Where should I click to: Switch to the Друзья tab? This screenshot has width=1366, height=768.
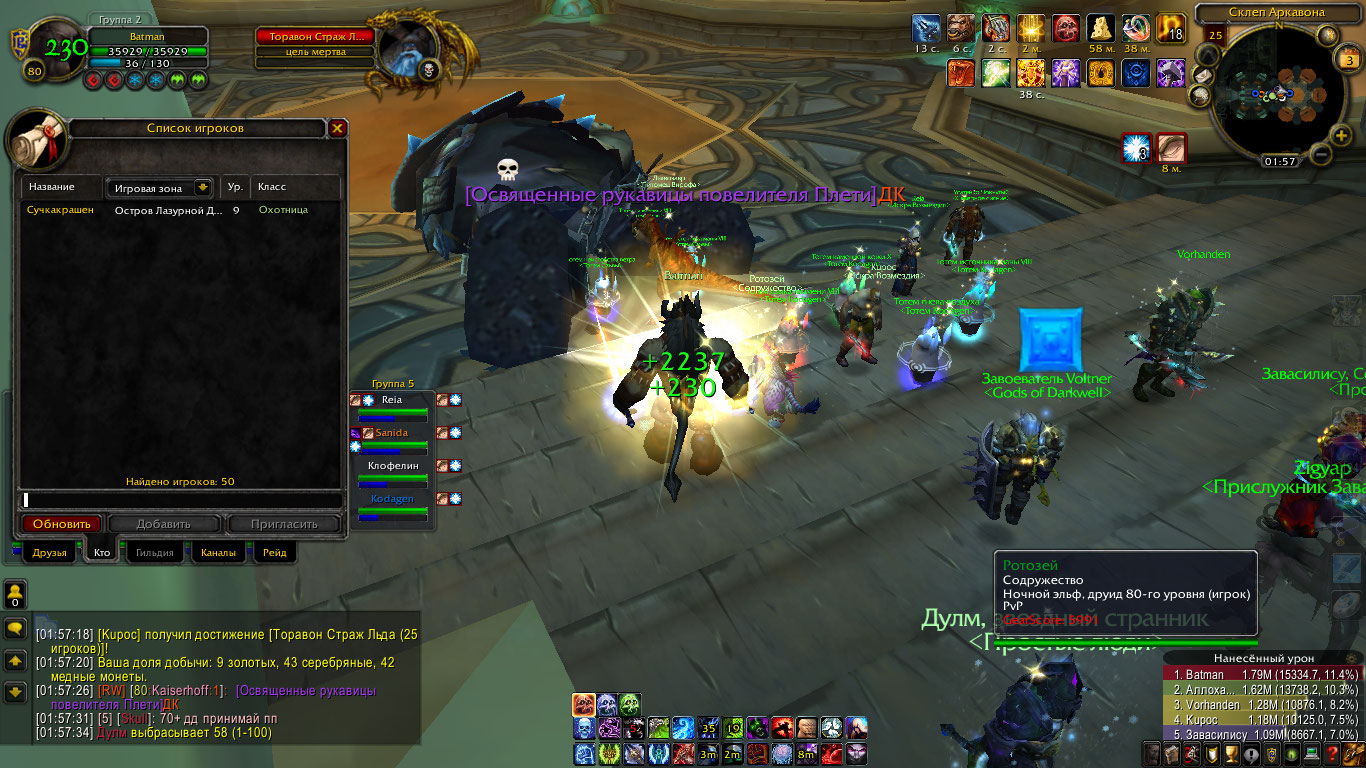tap(49, 552)
